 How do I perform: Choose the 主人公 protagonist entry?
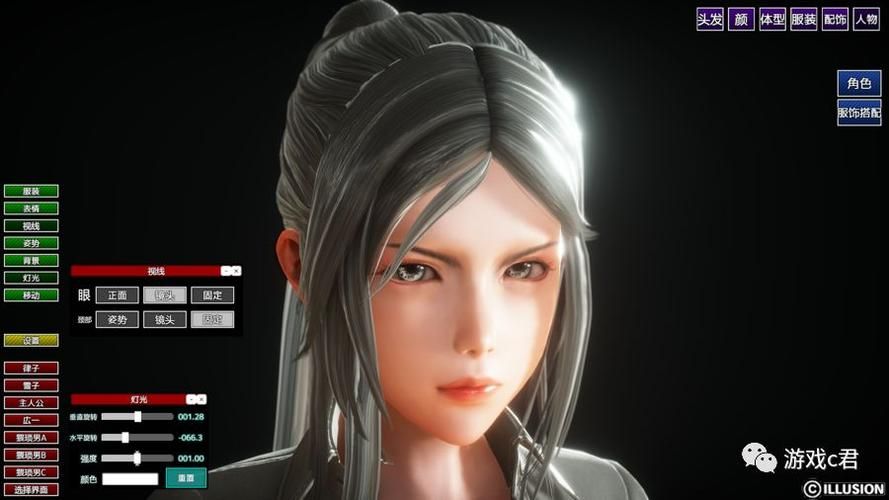tap(31, 403)
